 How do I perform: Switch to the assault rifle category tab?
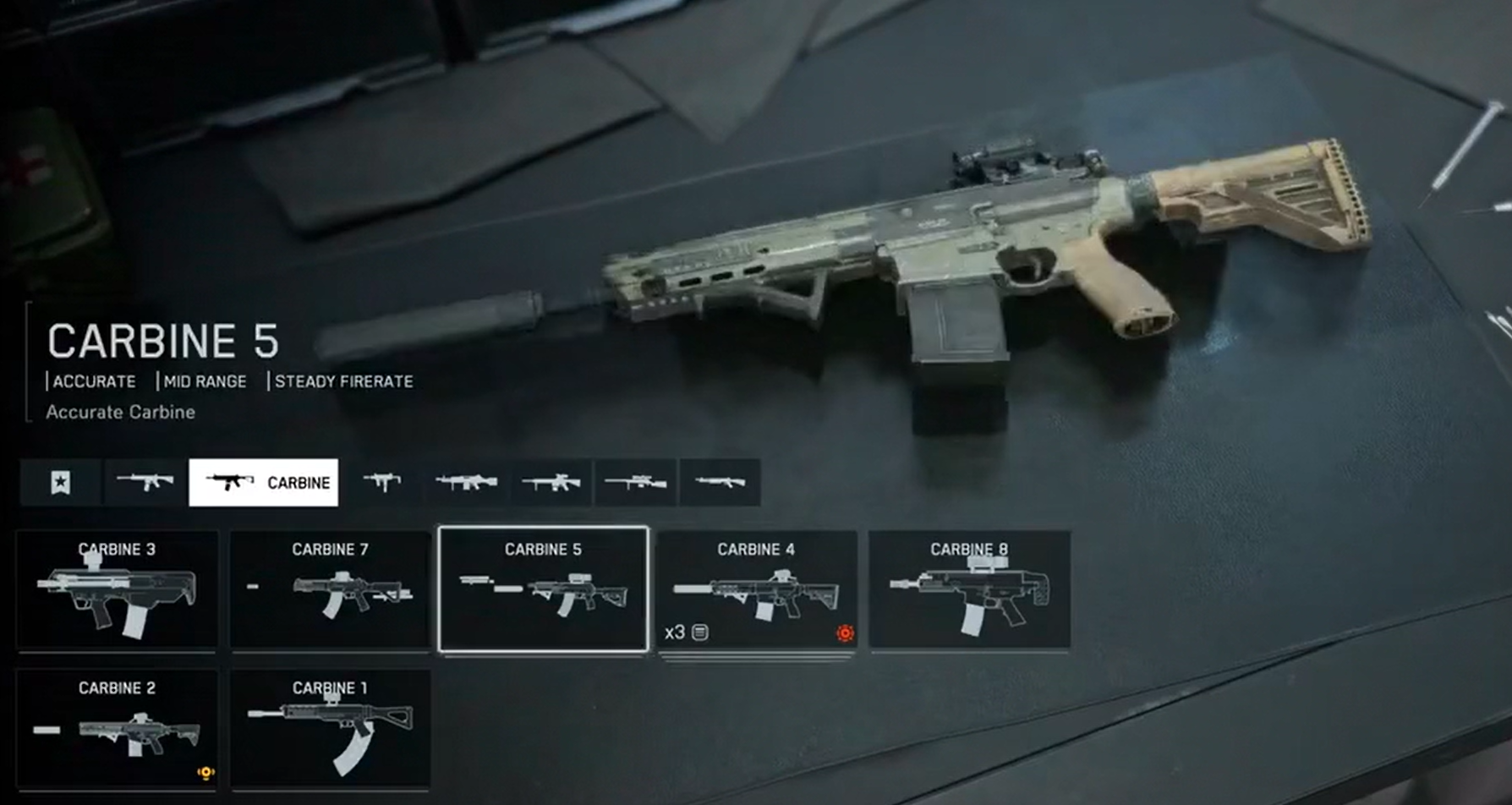click(x=145, y=483)
